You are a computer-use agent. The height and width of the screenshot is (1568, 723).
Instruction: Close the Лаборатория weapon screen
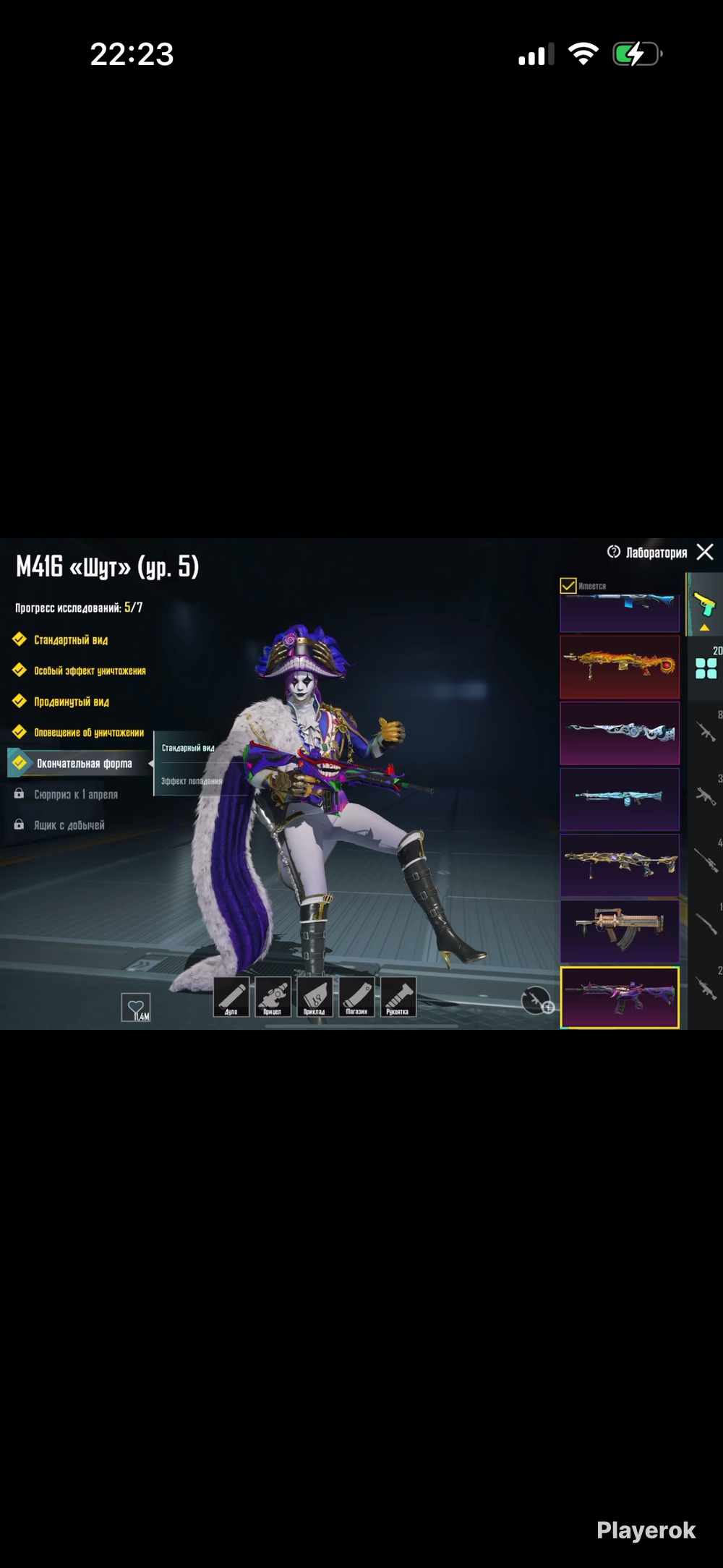pyautogui.click(x=705, y=553)
